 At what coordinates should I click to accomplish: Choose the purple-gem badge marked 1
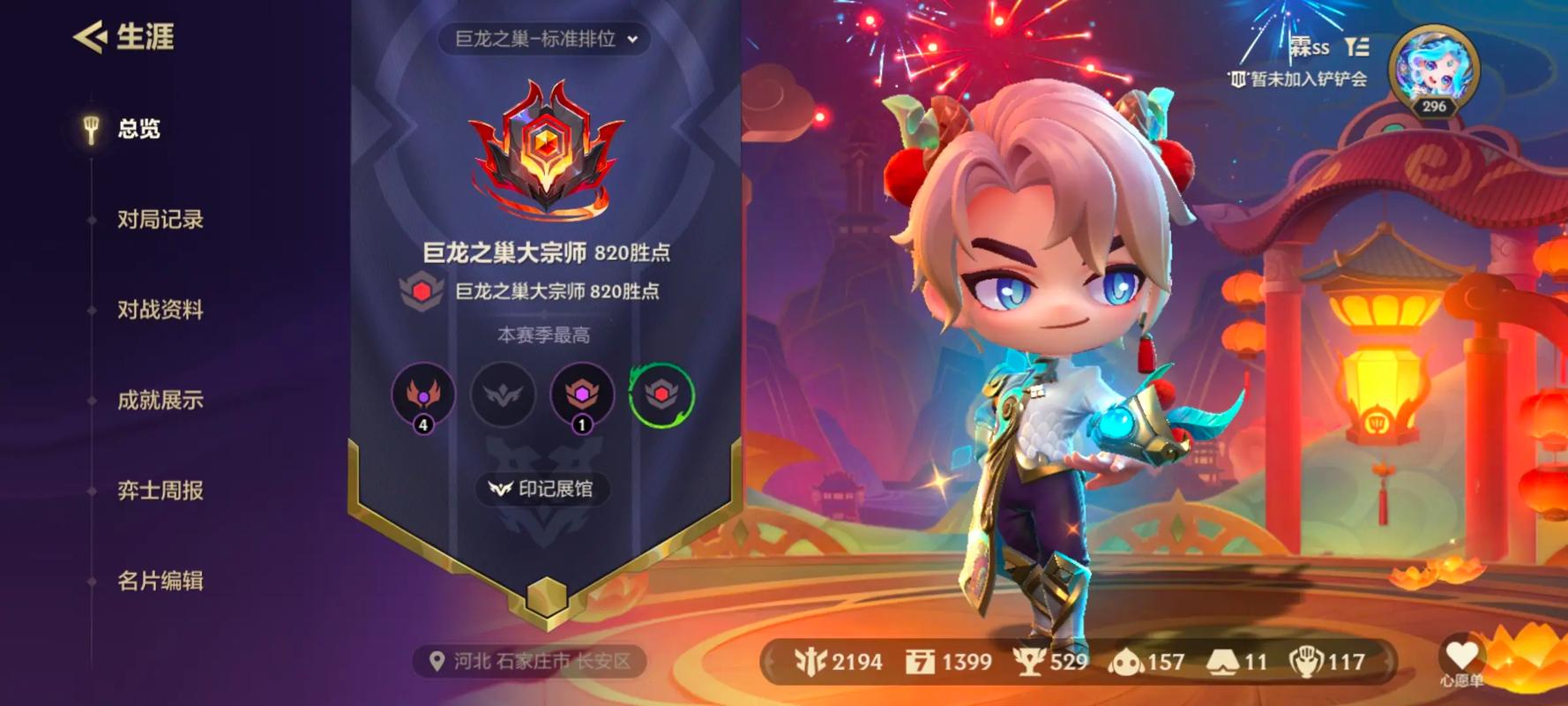pyautogui.click(x=582, y=394)
